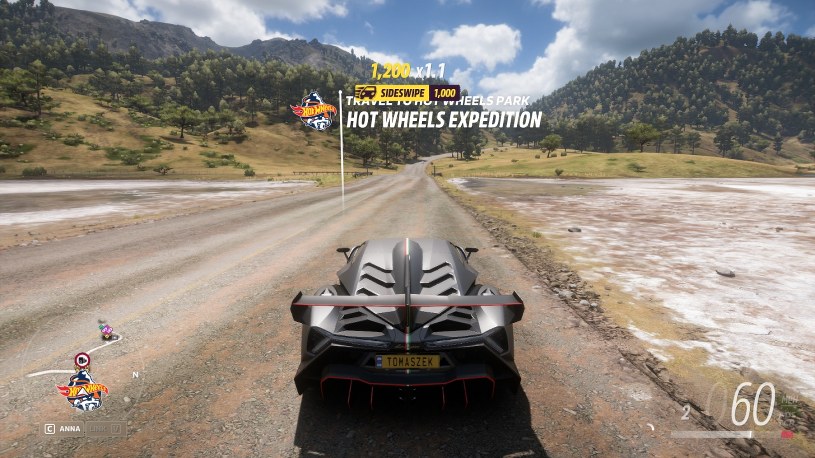Select the Hot Wheels Expedition objective banner

point(443,120)
